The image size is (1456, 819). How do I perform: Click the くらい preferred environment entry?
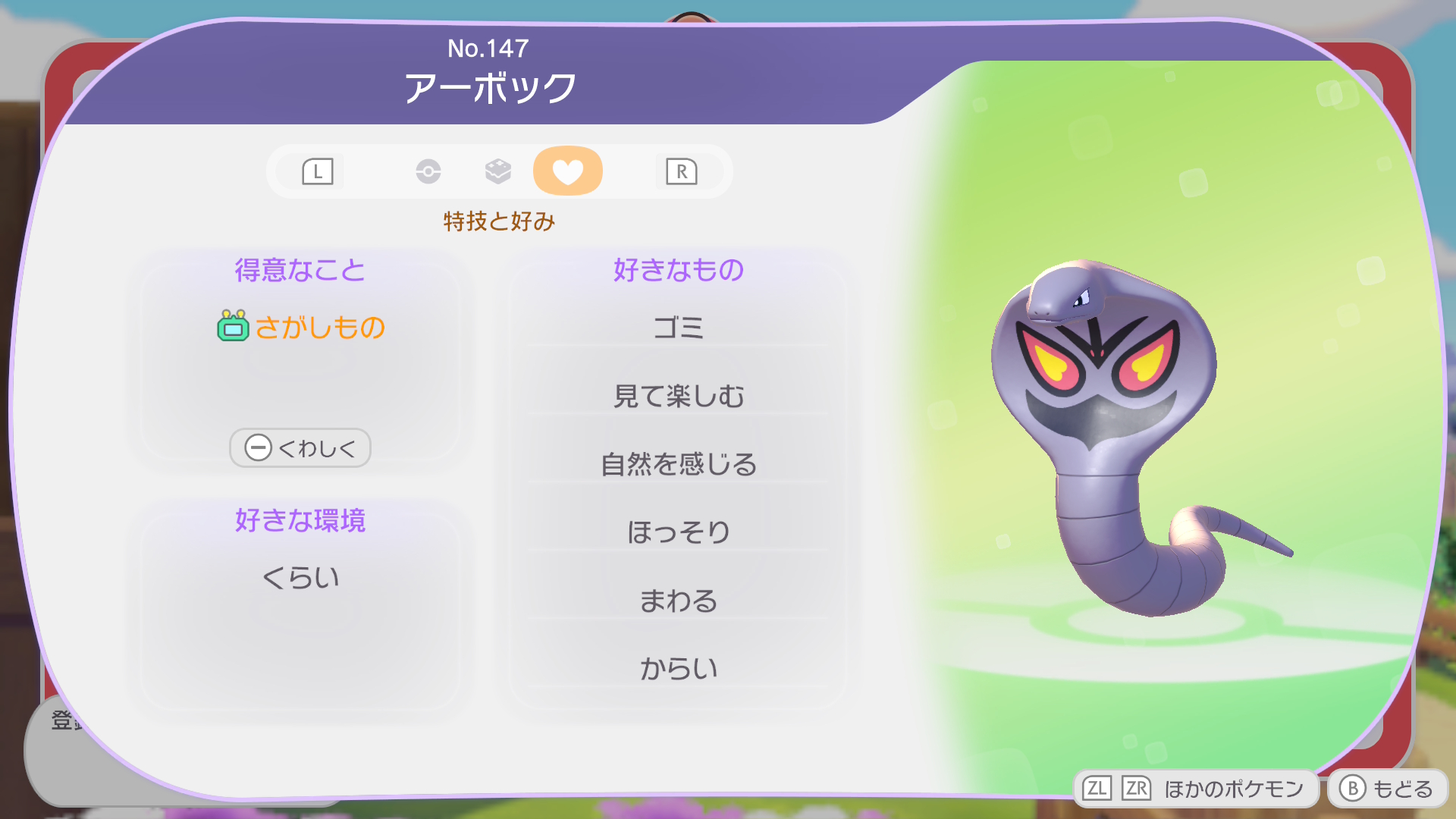(x=300, y=578)
